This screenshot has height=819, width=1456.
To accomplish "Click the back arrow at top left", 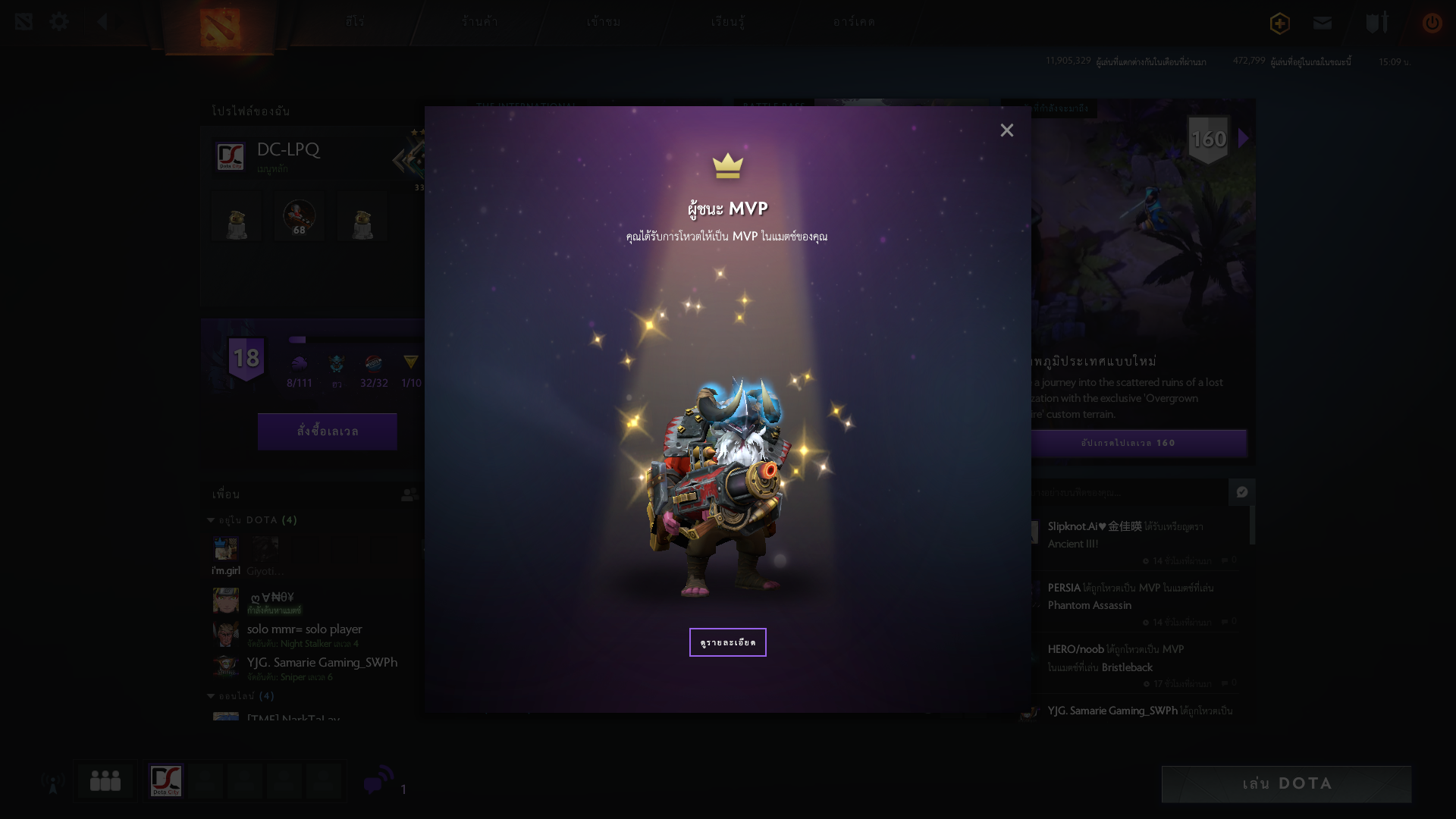I will tap(102, 22).
